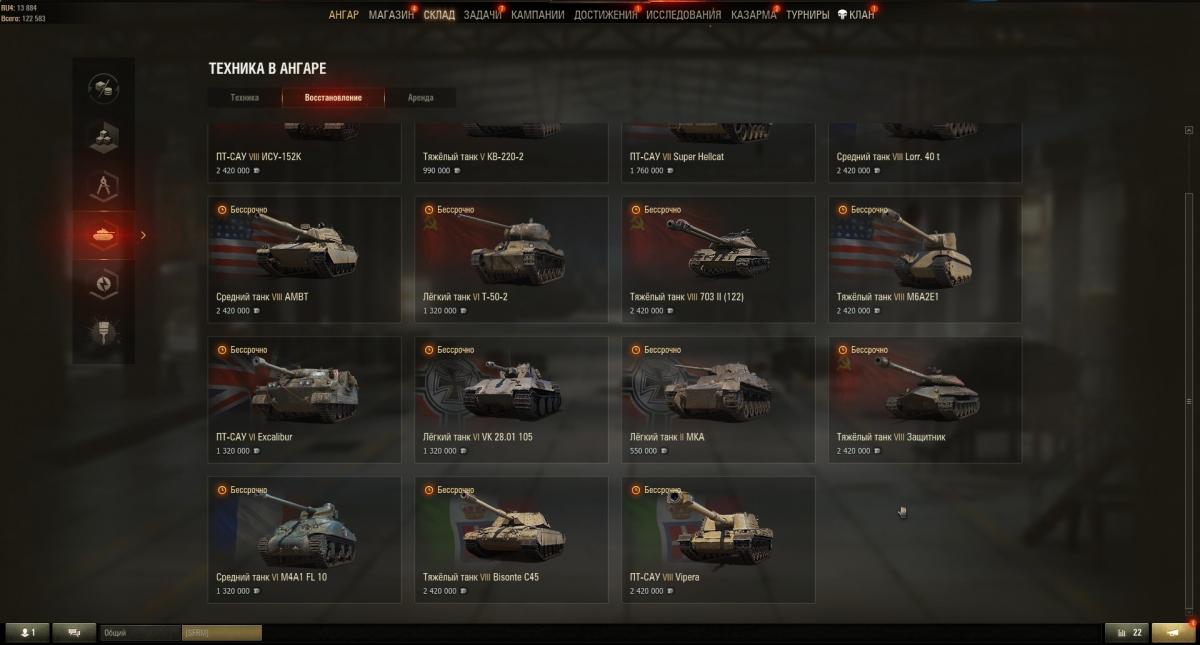Pick the Excalibur tank destroyer card

(304, 399)
